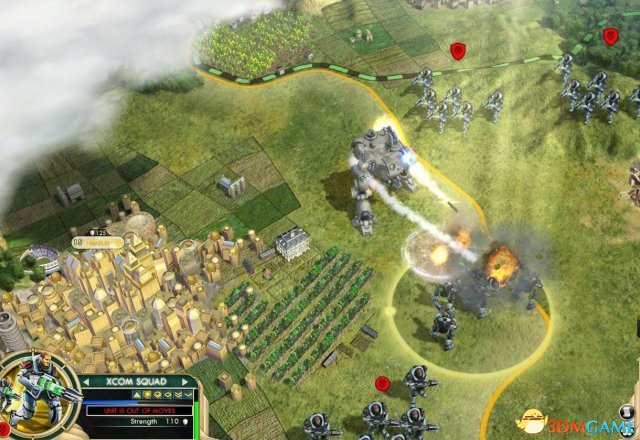This screenshot has height=440, width=640.
Task: Open the city banner above the golden city
Action: point(101,242)
